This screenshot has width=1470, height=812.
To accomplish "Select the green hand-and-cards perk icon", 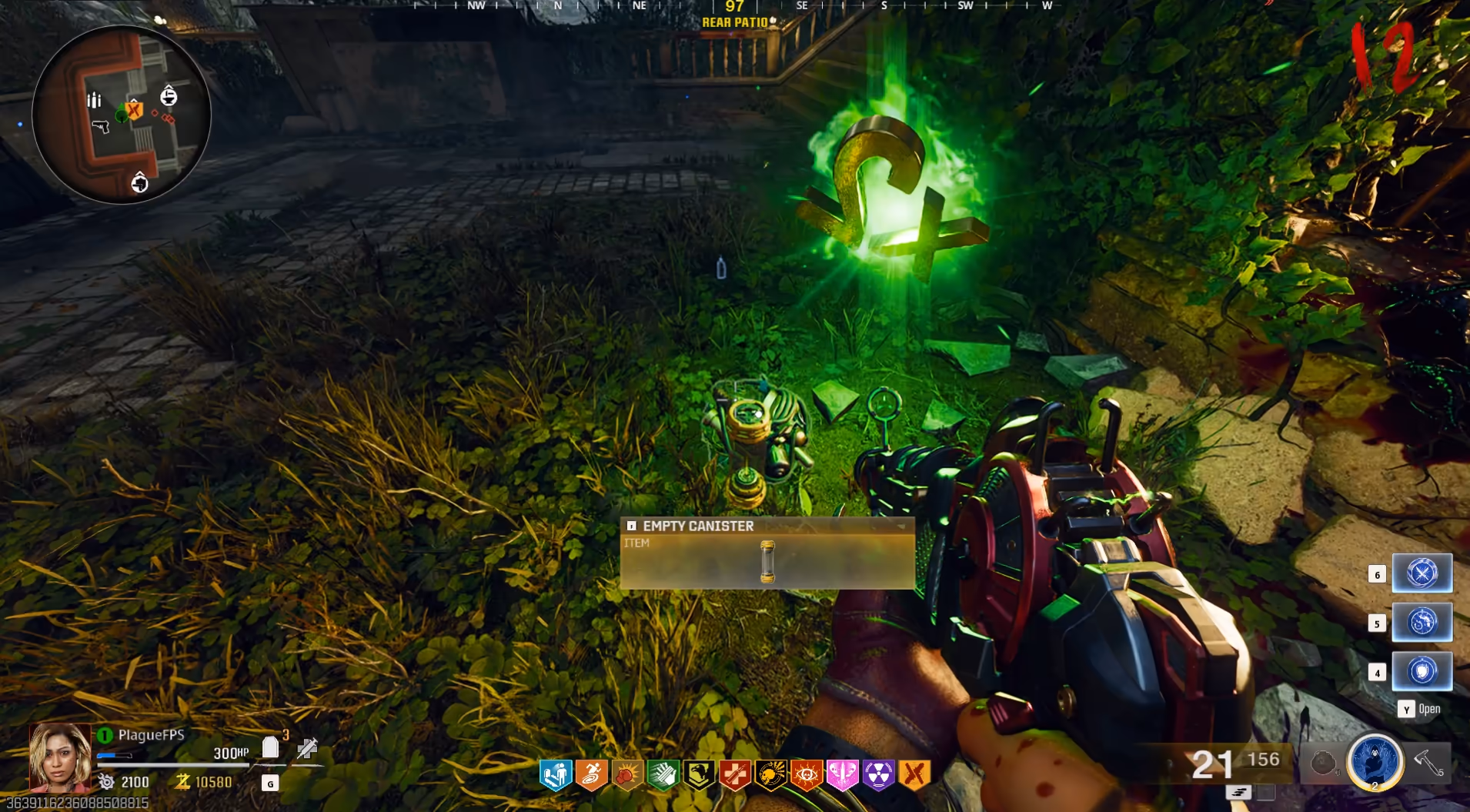I will tap(663, 775).
